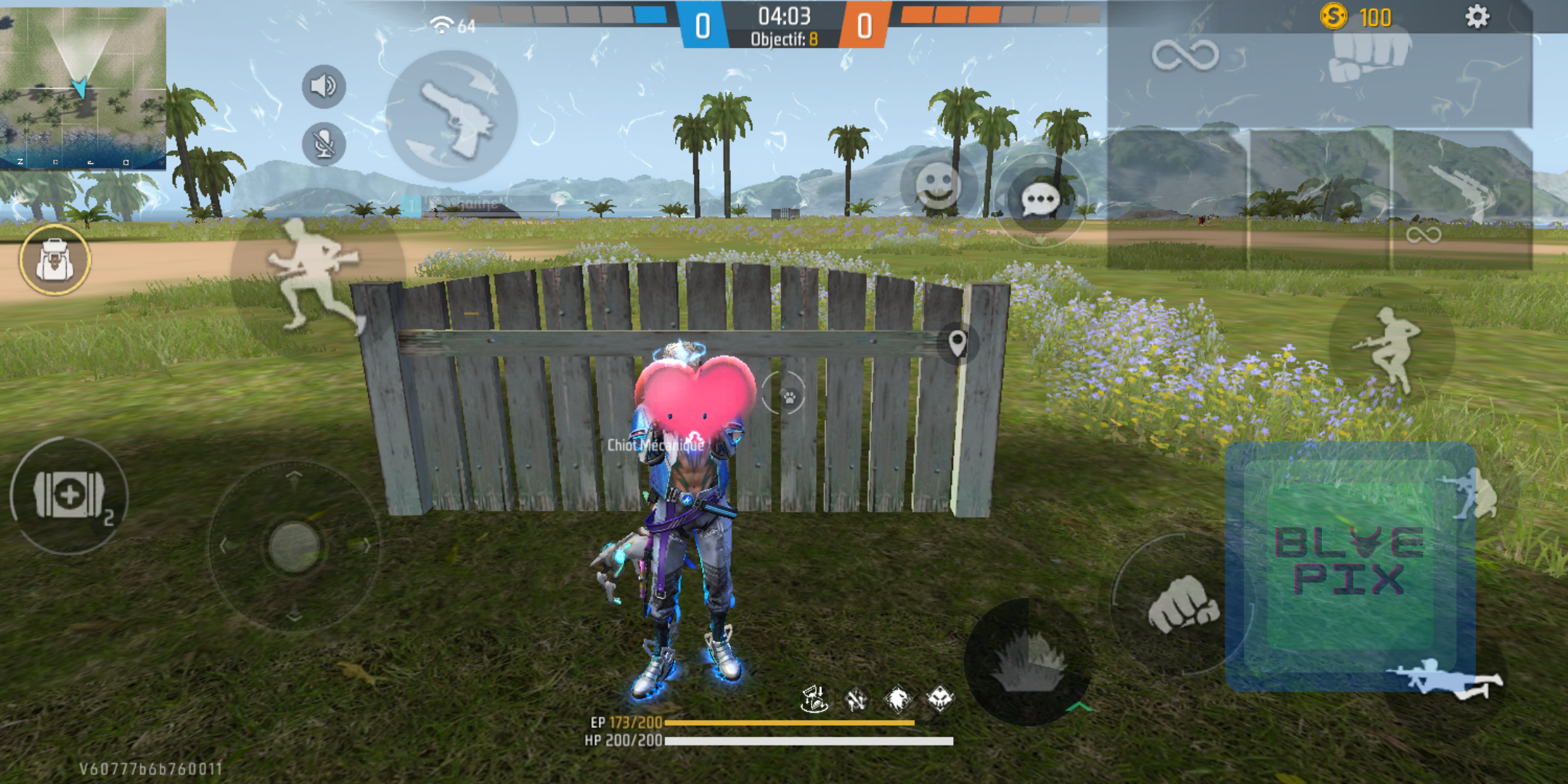
Task: Open the emote smiley face menu
Action: (938, 184)
